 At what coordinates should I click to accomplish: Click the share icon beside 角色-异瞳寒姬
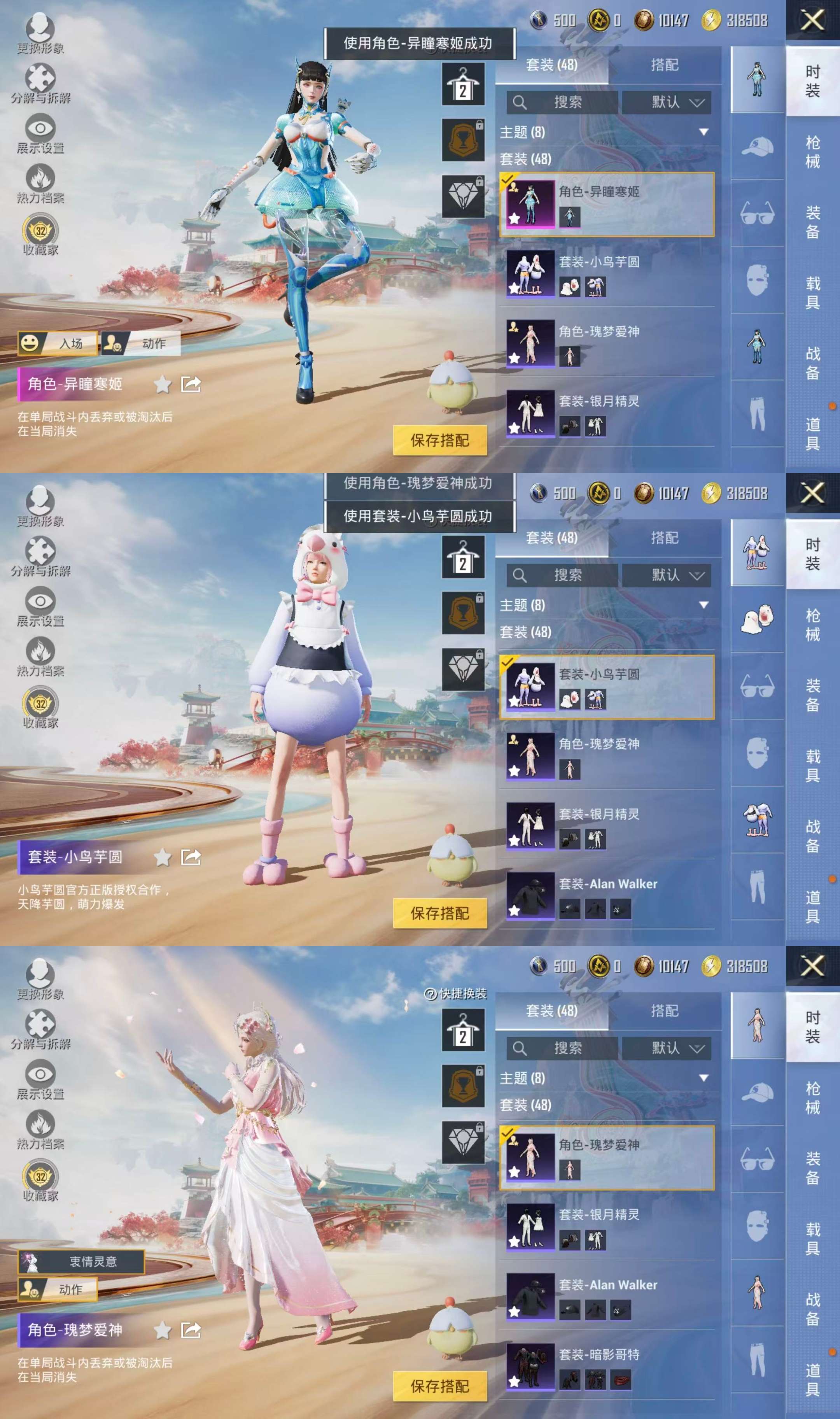point(191,385)
